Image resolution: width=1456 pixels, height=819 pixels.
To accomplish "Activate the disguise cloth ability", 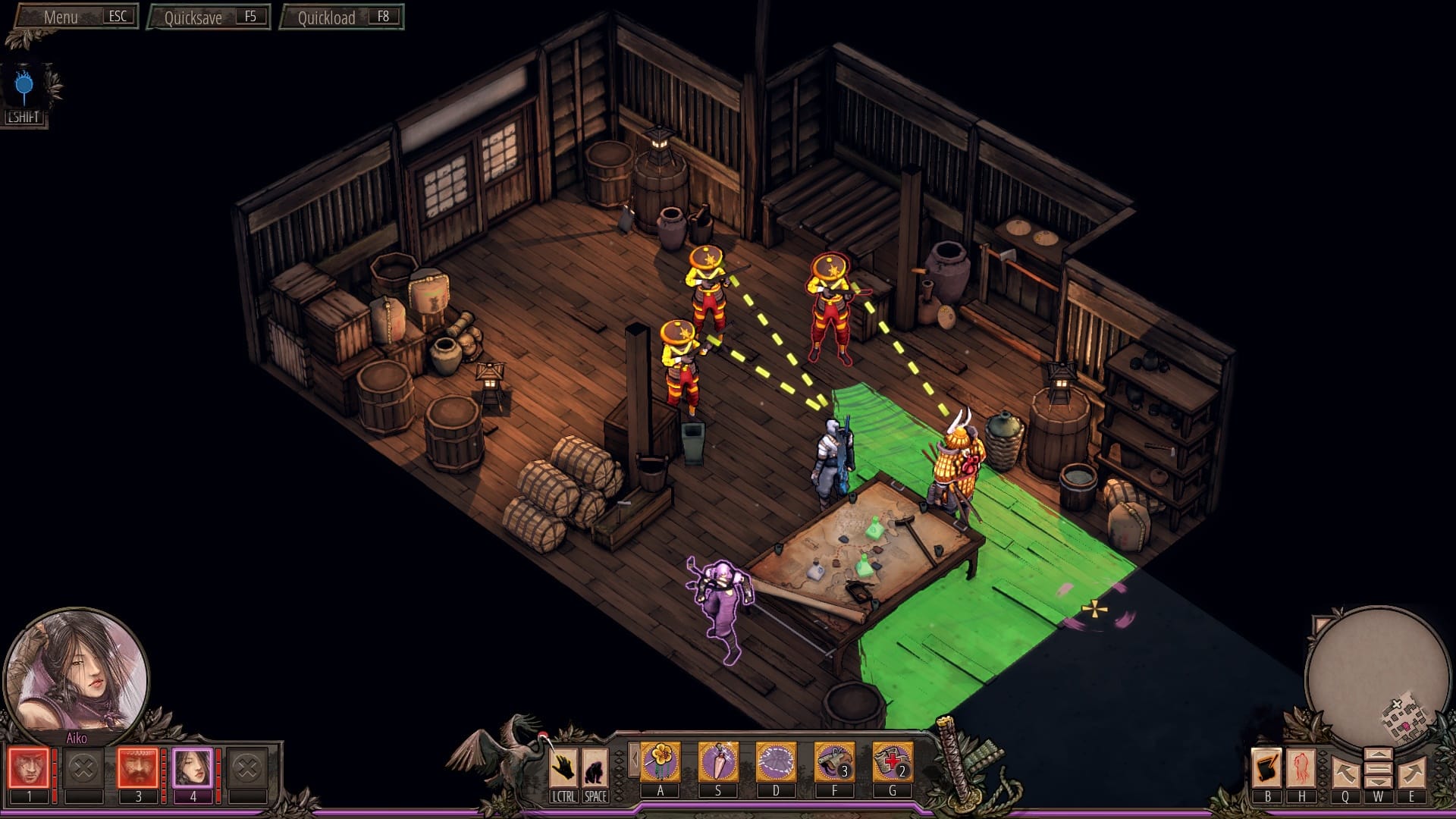I will click(776, 761).
